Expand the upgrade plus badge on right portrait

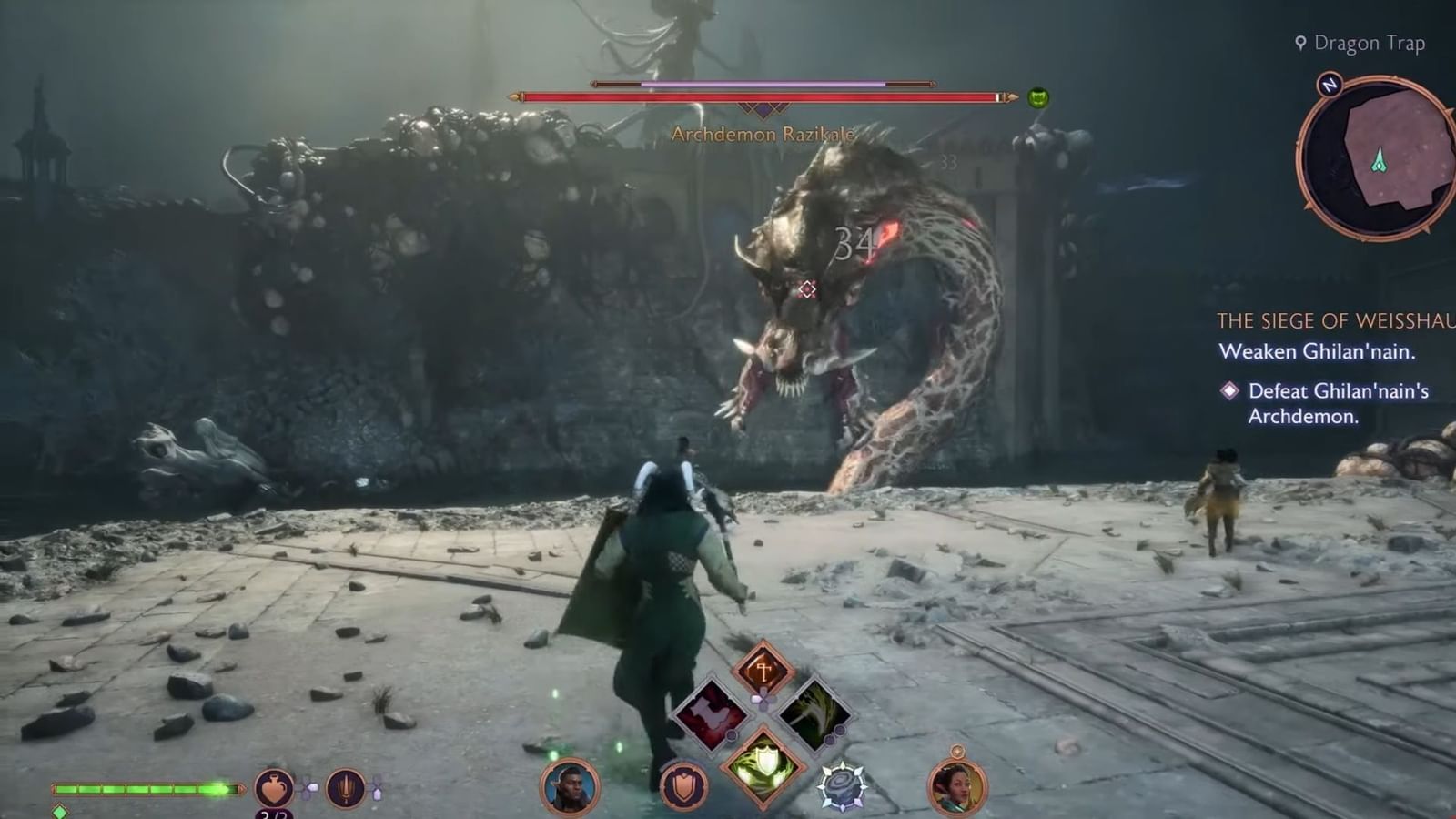click(x=957, y=752)
